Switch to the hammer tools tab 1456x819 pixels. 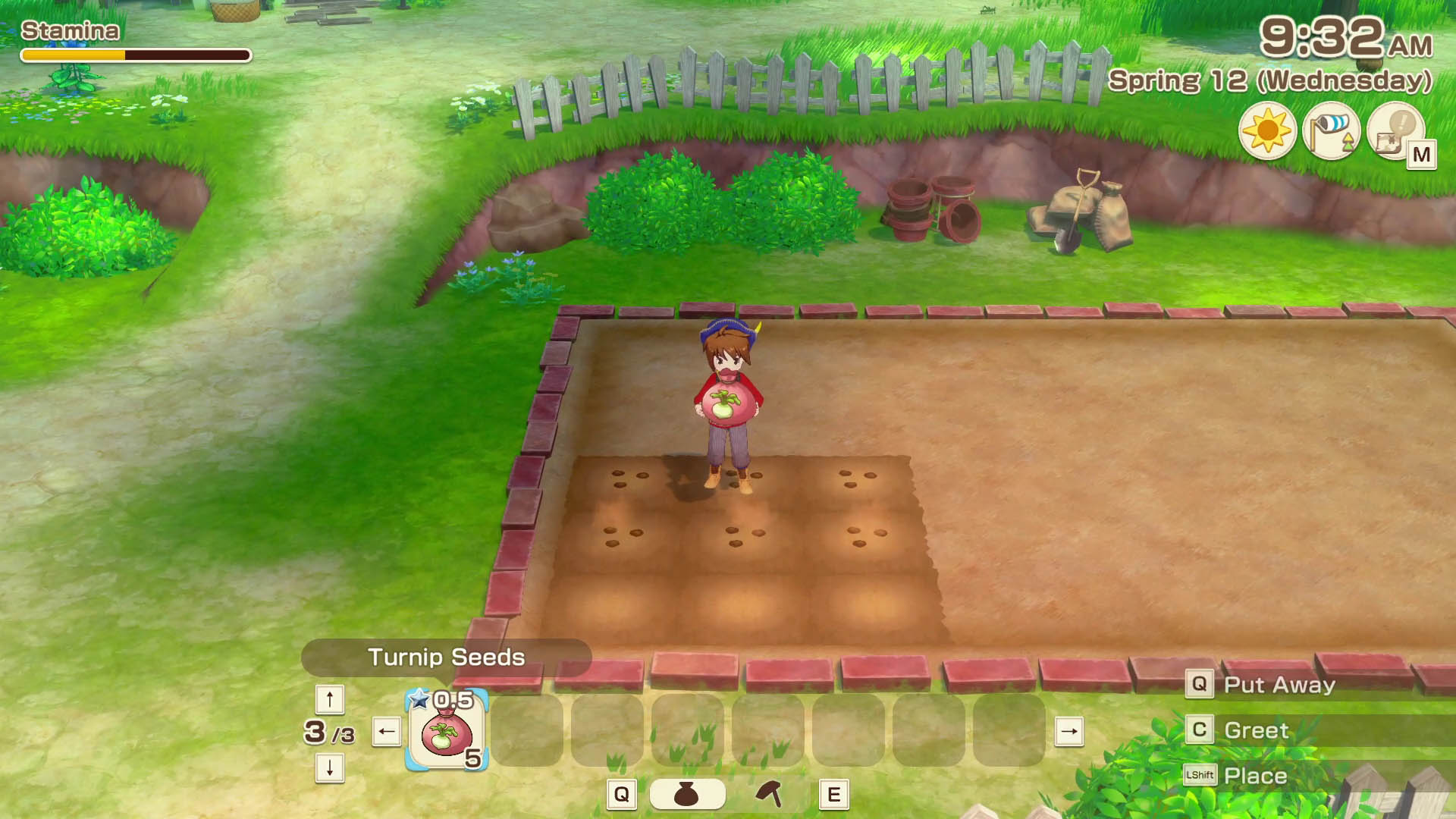pyautogui.click(x=770, y=794)
